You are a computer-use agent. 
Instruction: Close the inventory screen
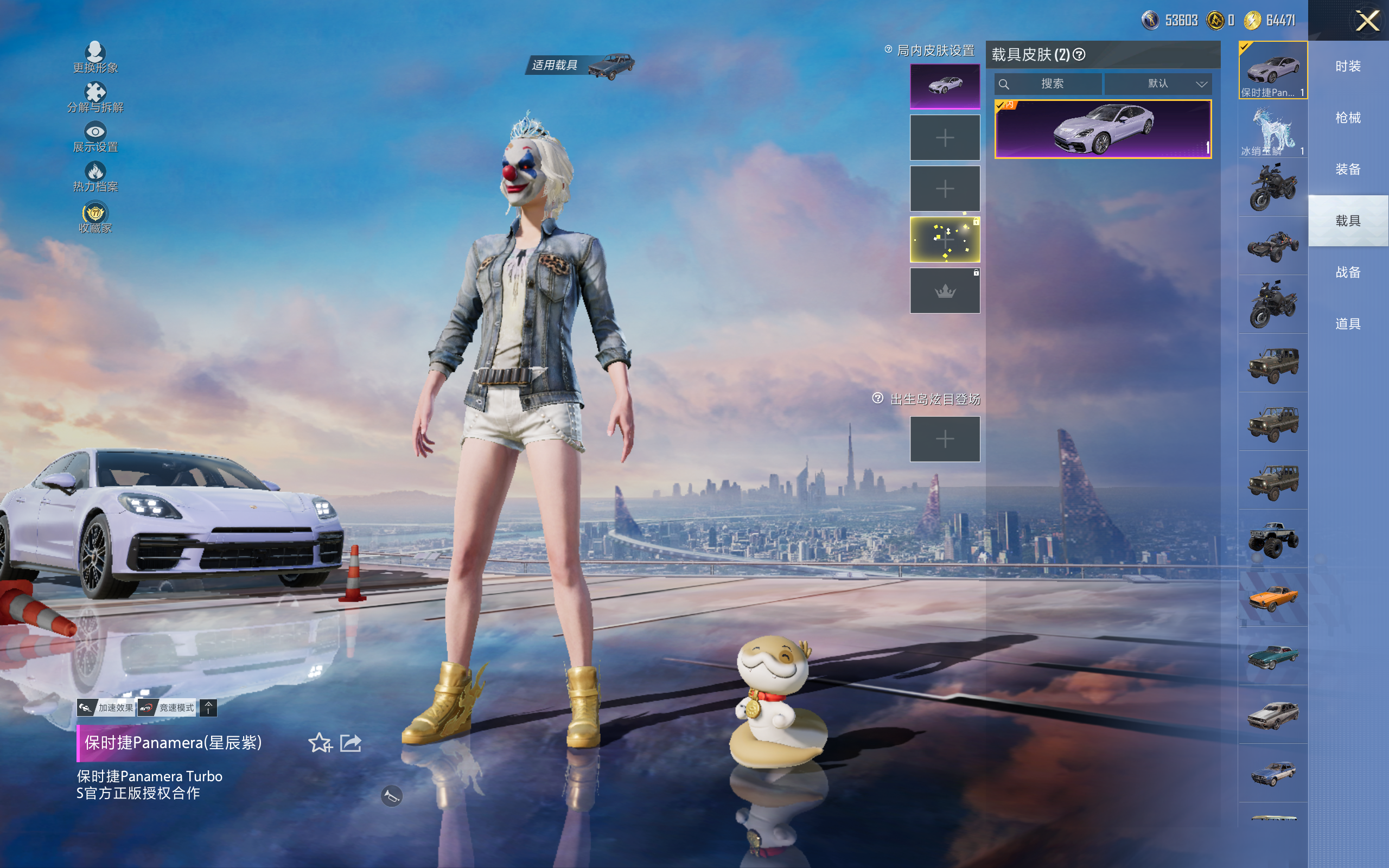(1367, 21)
